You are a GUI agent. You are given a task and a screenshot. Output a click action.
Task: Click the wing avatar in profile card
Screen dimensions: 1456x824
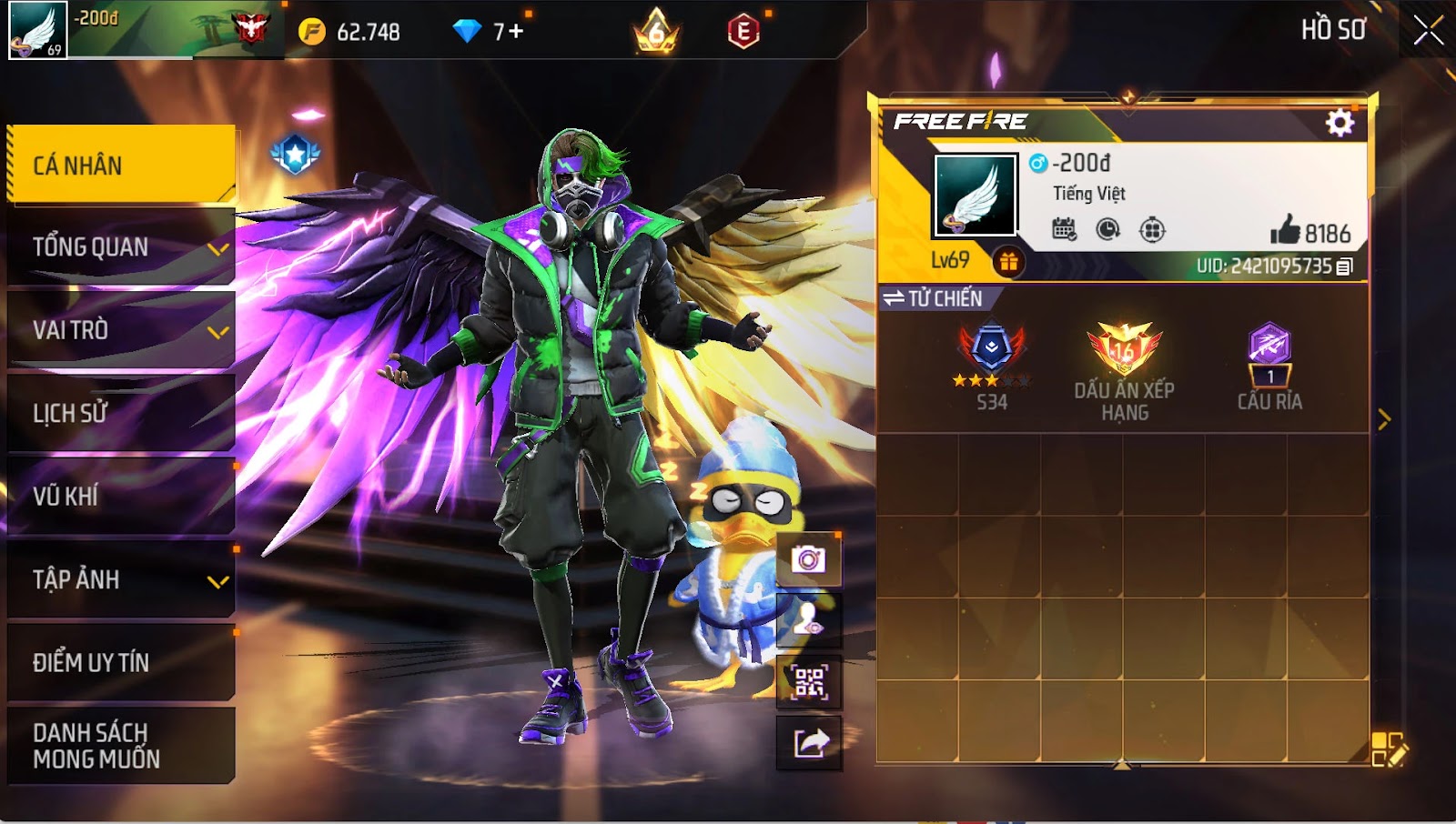pyautogui.click(x=975, y=196)
